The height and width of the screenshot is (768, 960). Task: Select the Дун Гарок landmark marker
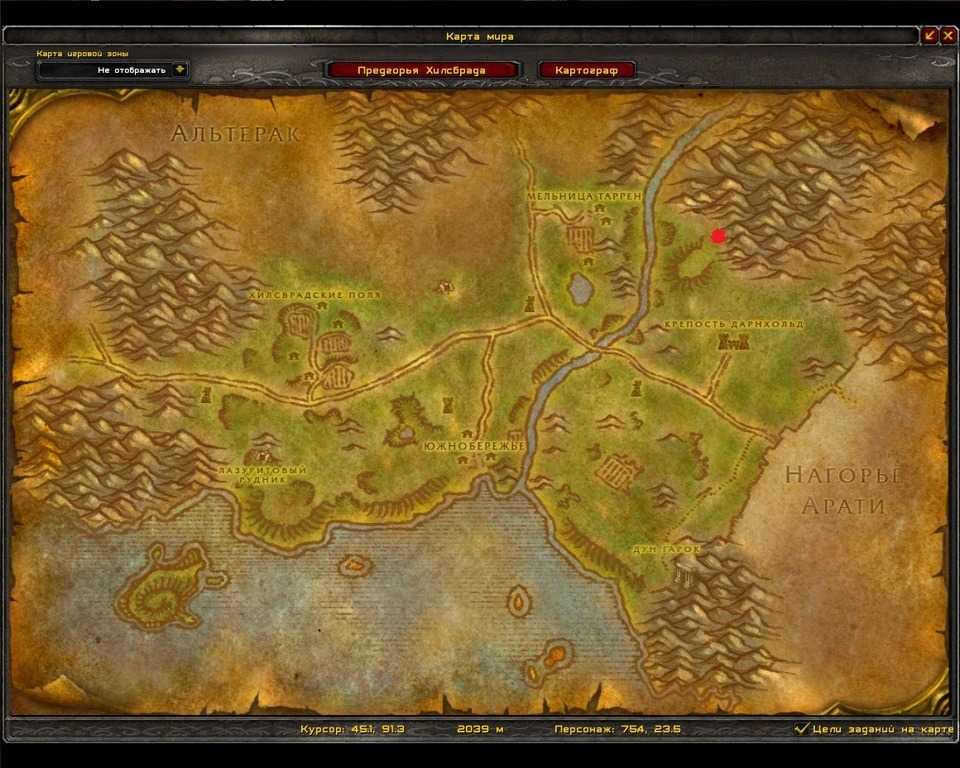click(x=685, y=571)
